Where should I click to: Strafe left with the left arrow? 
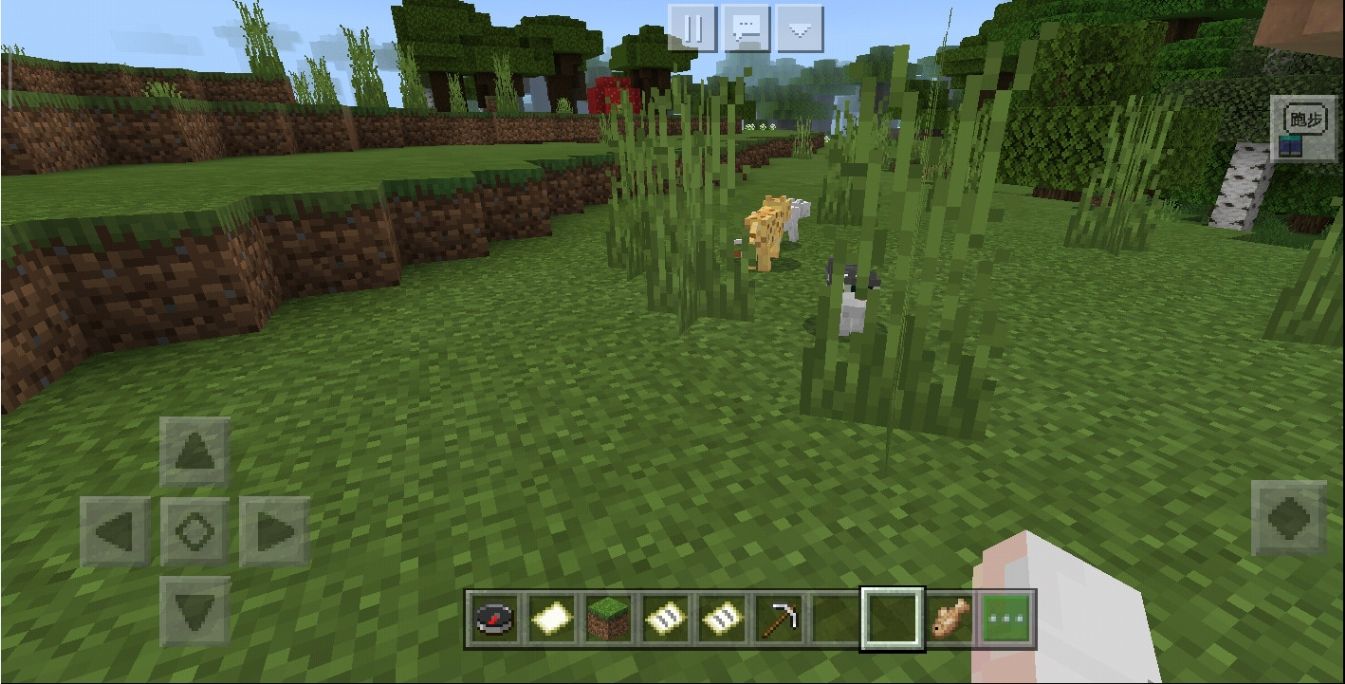coord(115,532)
